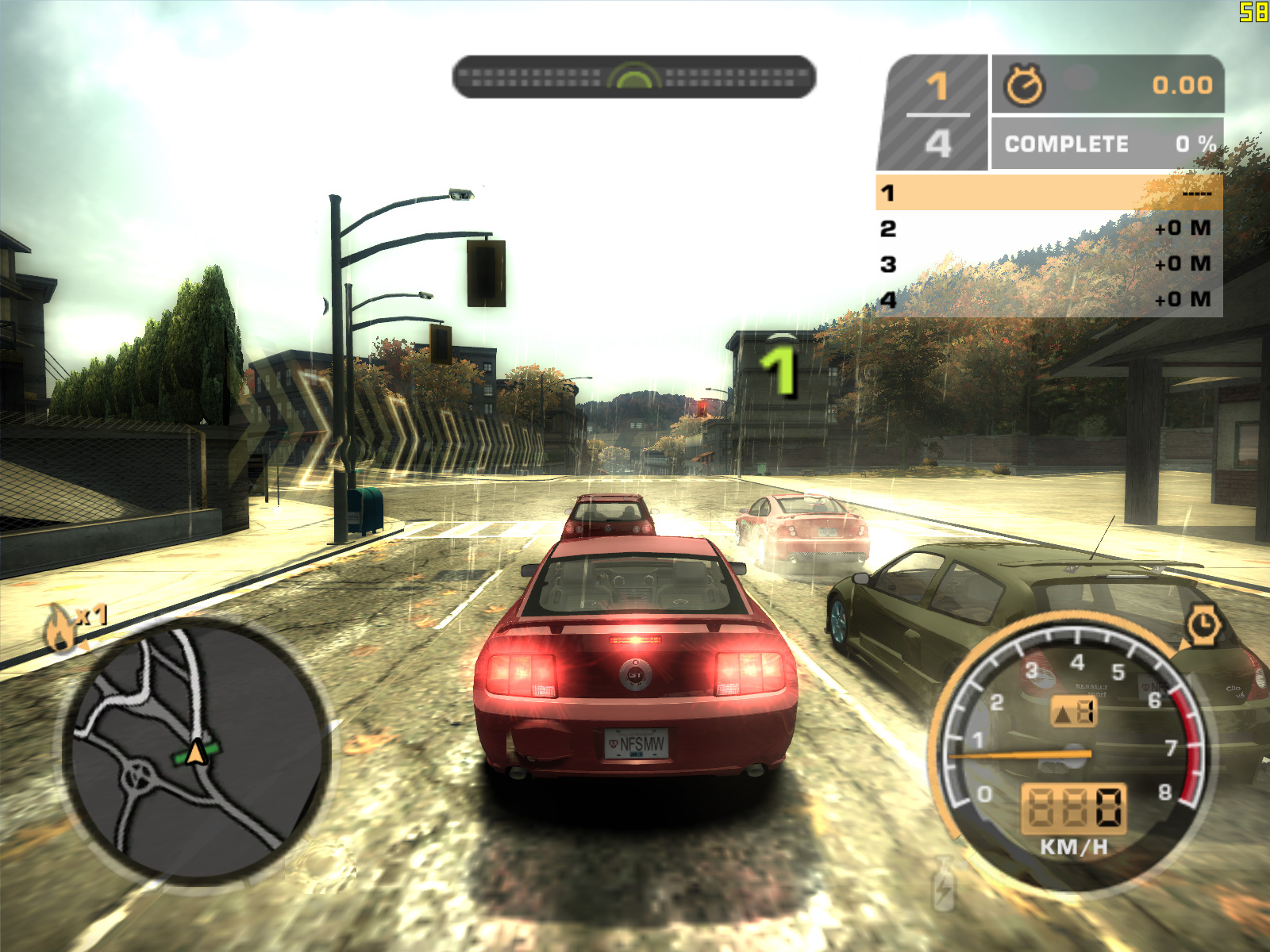The width and height of the screenshot is (1270, 952).
Task: Click the speedbreaker stopwatch icon on the tachometer
Action: tap(1203, 624)
